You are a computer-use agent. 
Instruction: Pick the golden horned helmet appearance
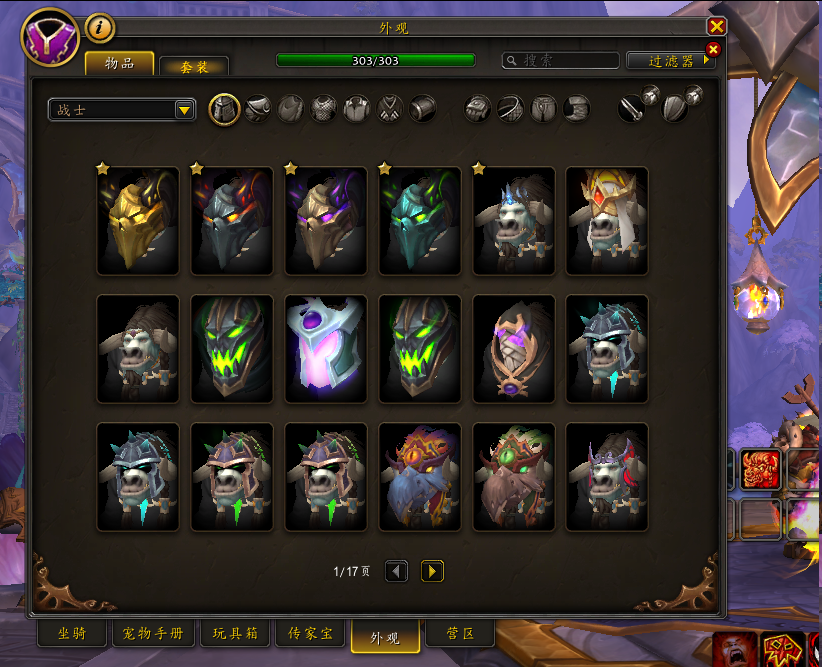coord(138,221)
